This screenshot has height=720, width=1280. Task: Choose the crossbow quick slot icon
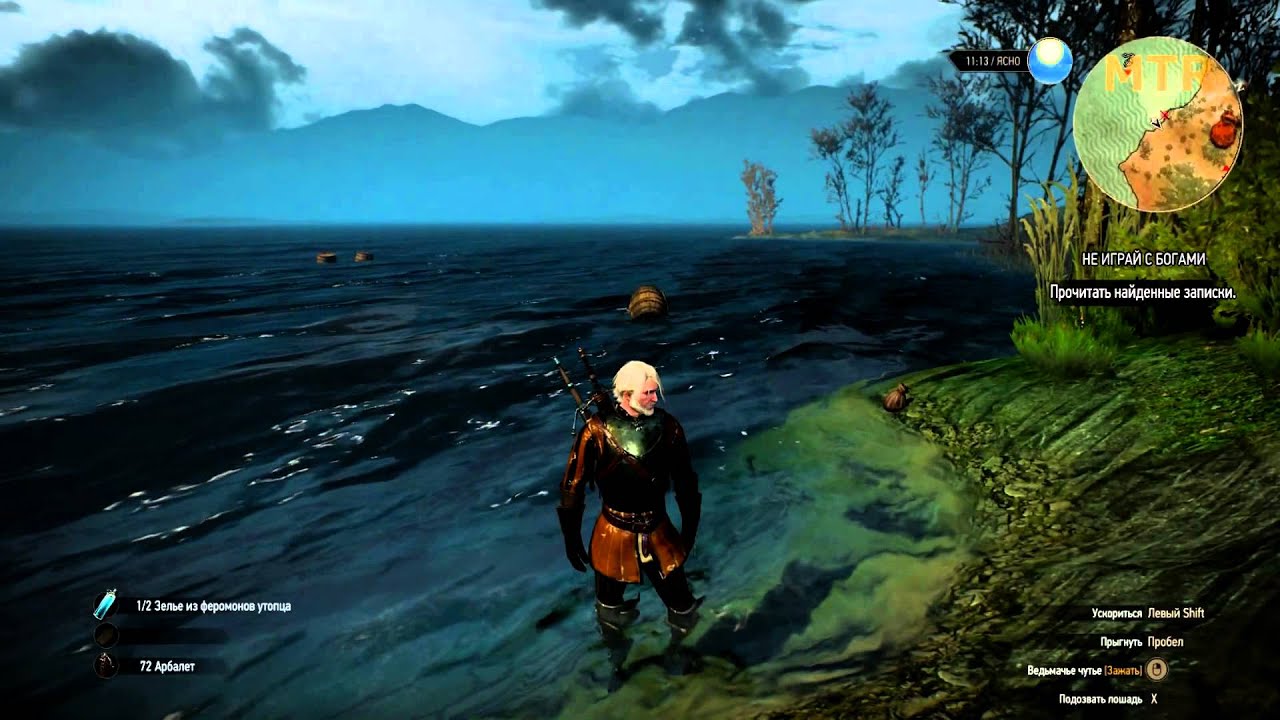point(105,665)
